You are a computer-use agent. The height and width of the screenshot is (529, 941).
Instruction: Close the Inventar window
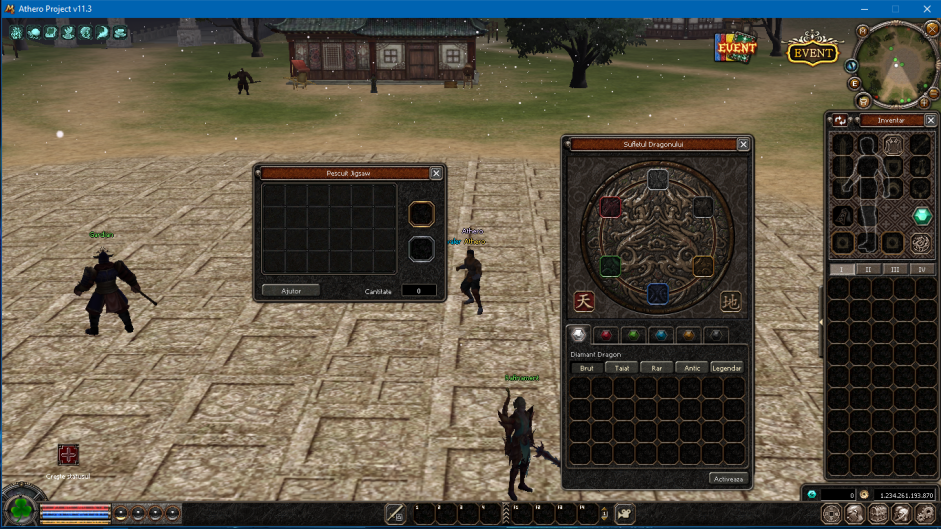point(929,120)
